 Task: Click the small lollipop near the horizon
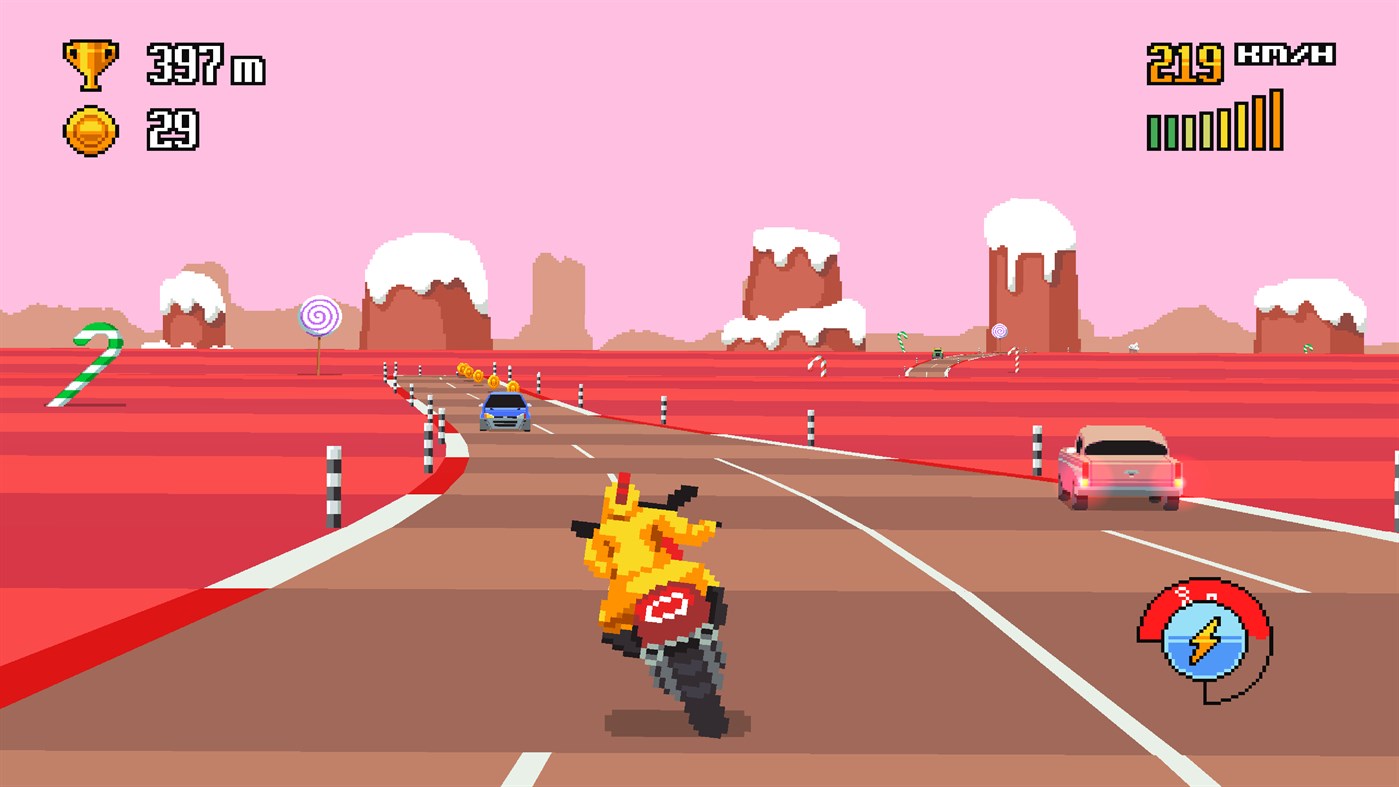click(x=999, y=328)
